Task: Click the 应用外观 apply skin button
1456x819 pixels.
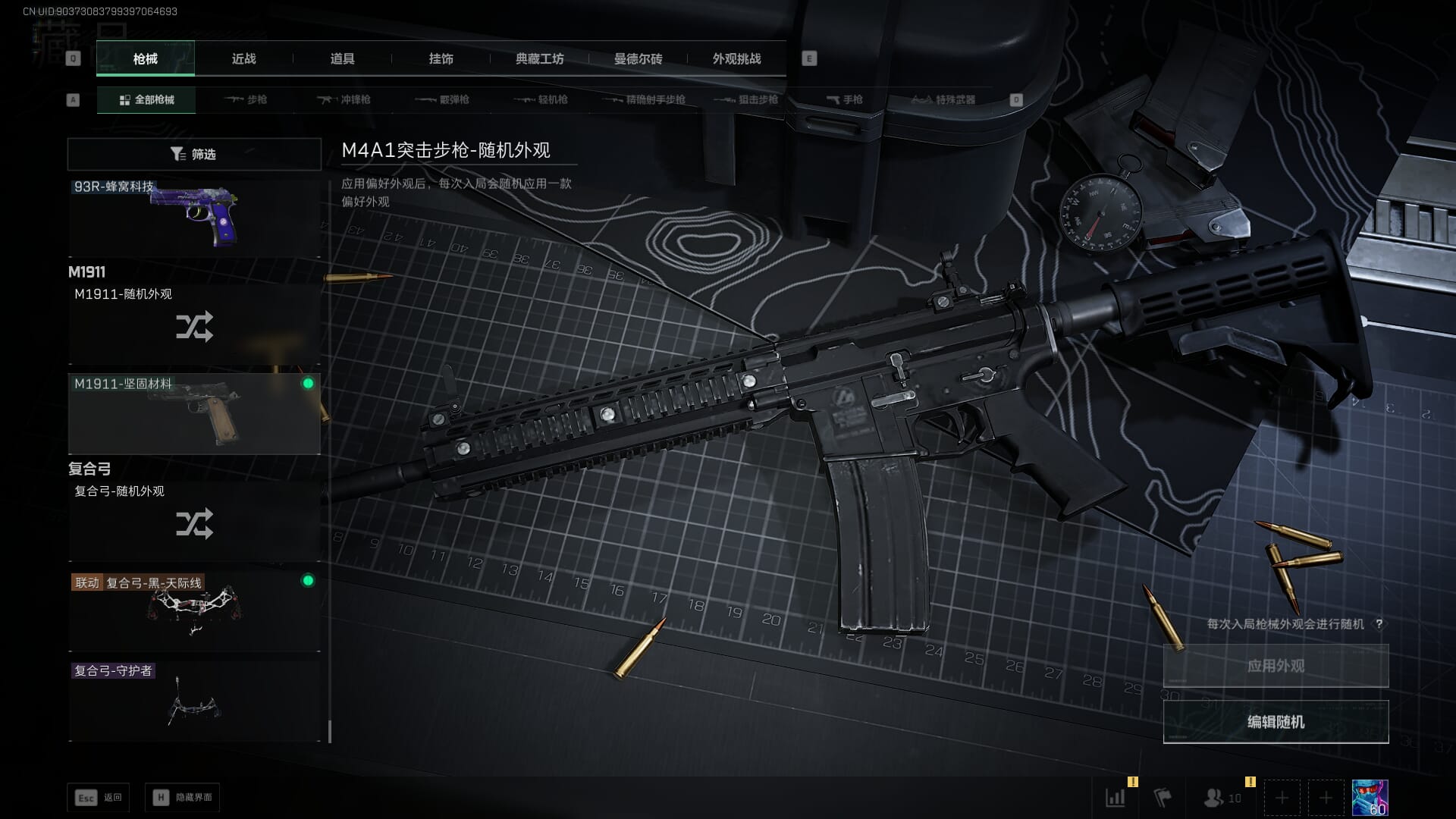Action: 1276,666
